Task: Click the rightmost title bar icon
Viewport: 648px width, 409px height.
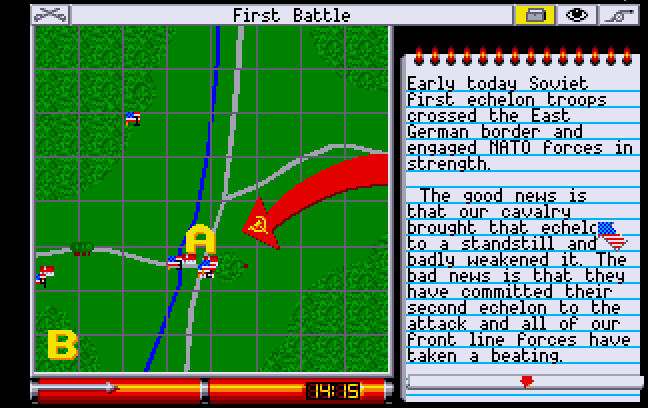Action: pyautogui.click(x=619, y=14)
